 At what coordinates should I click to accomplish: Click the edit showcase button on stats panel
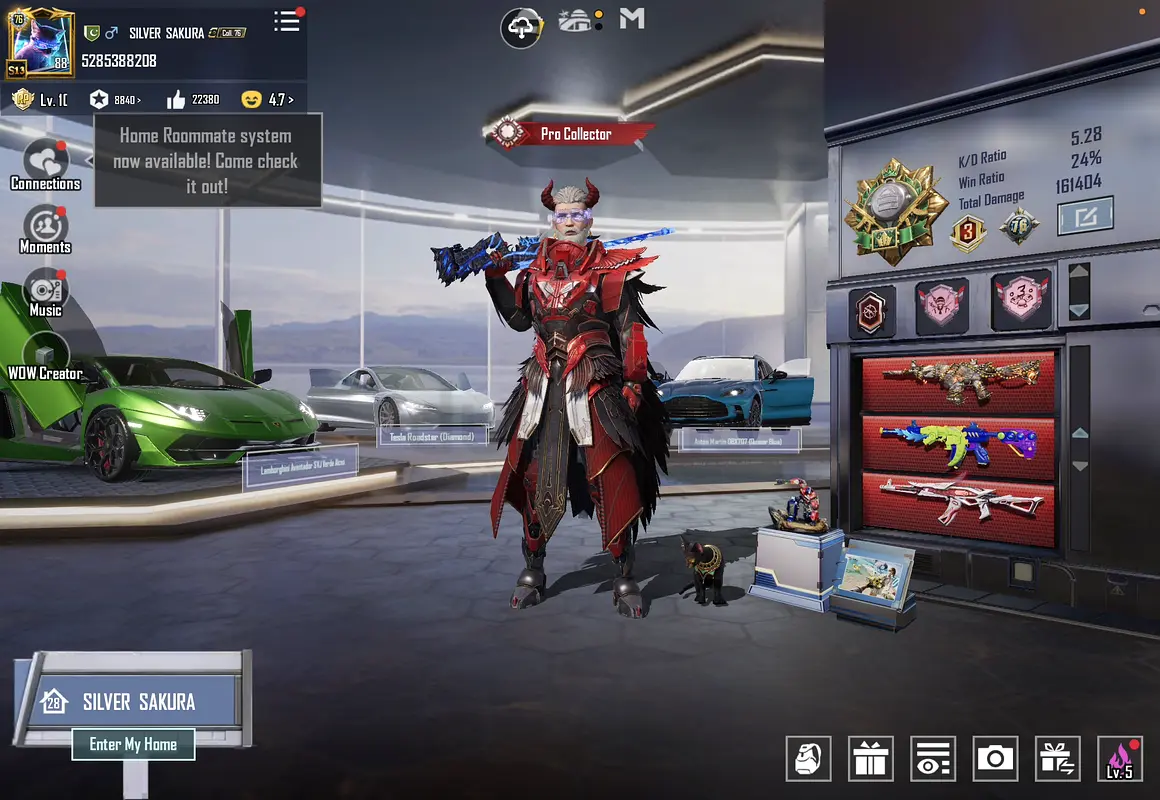pos(1085,215)
